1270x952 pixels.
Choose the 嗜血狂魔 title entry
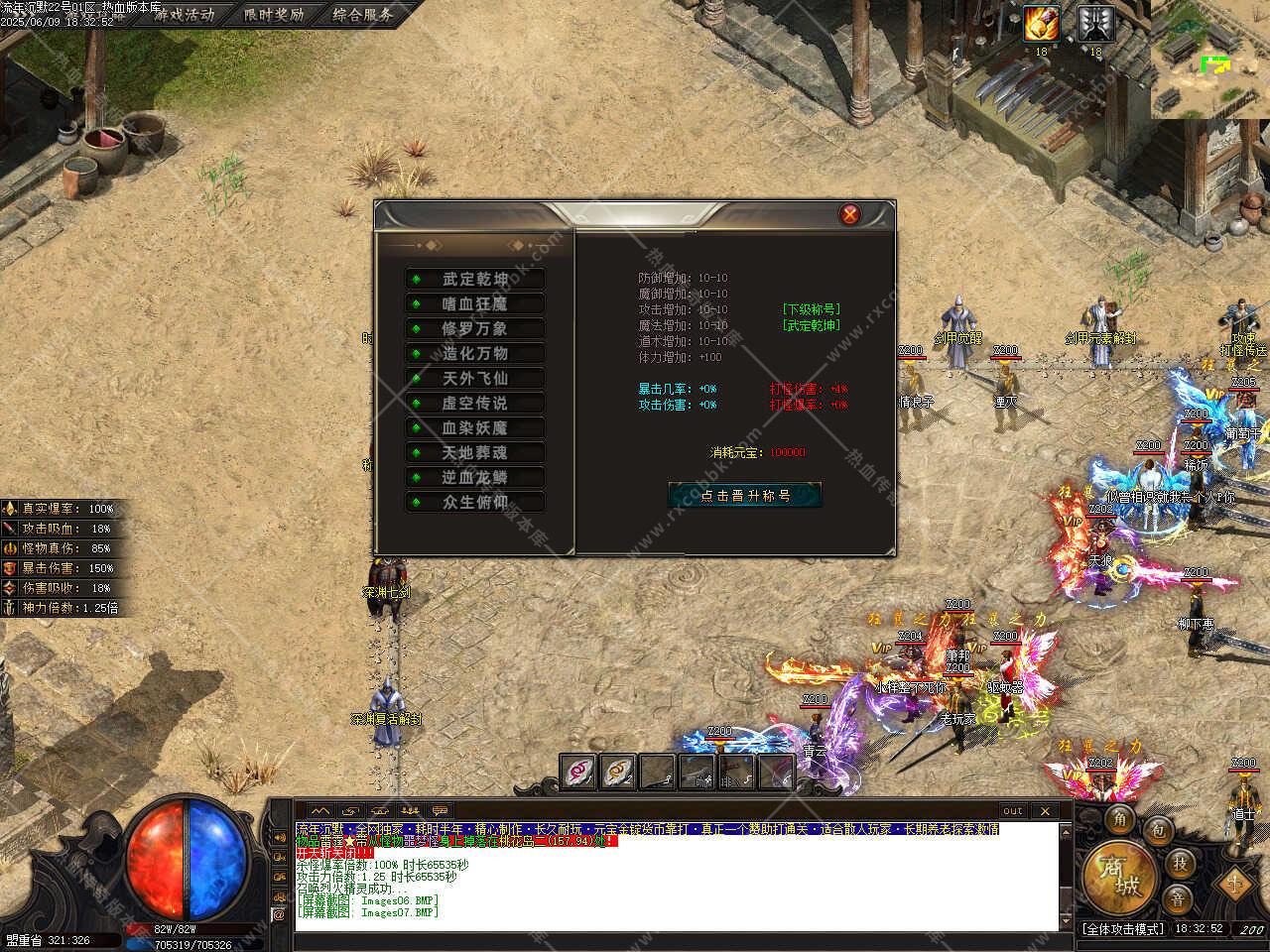click(x=475, y=304)
